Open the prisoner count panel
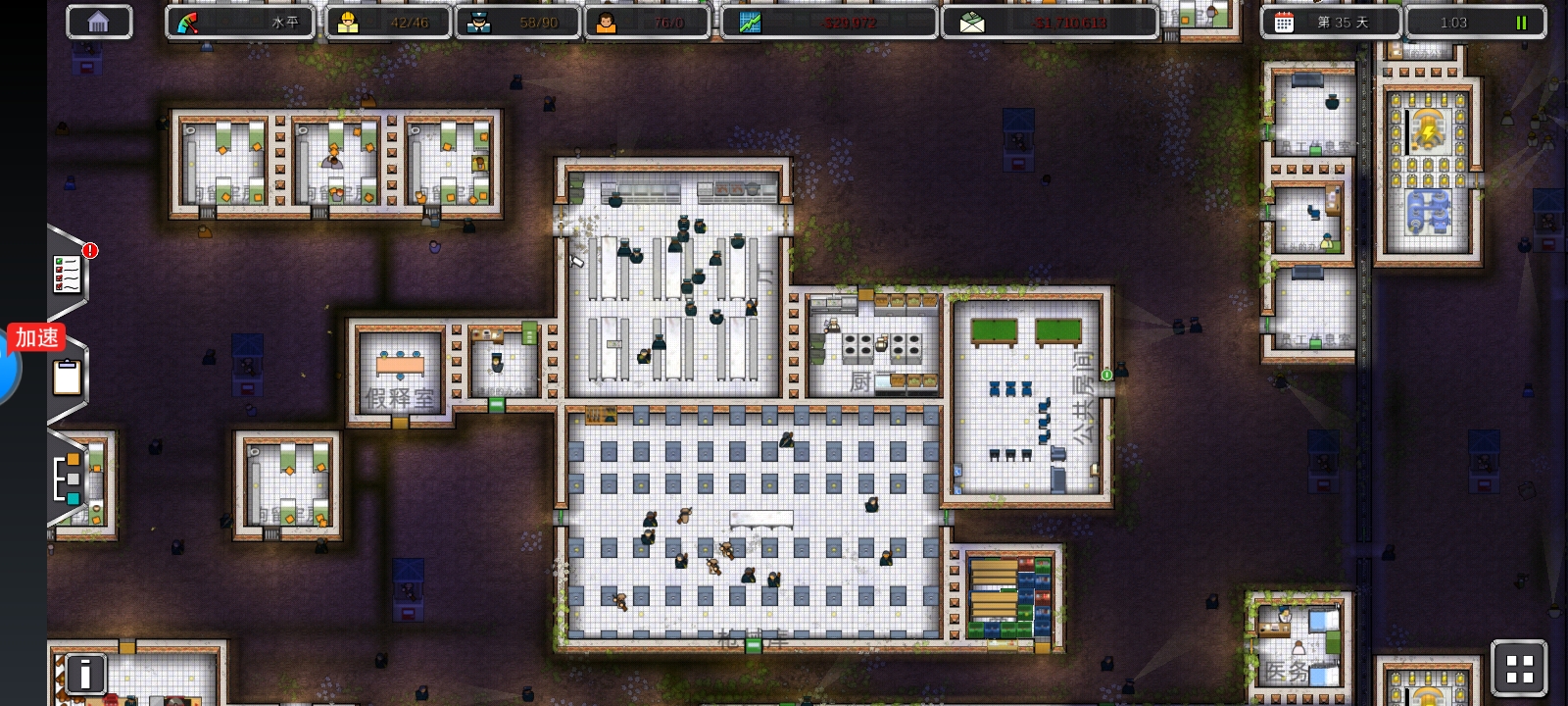 (647, 23)
